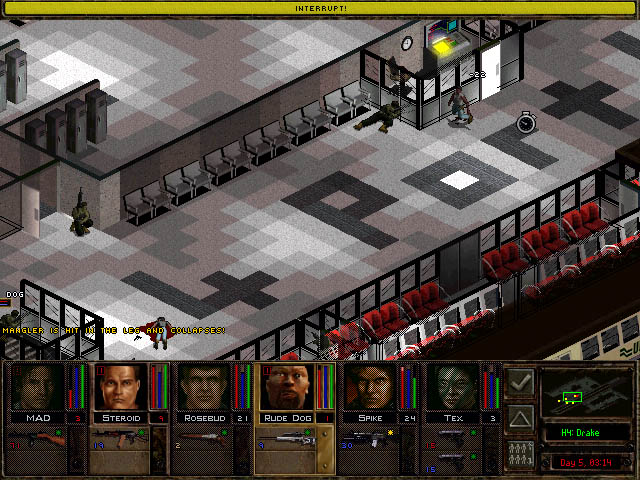Select Rude Dog's rifle weapon slot
This screenshot has width=640, height=480.
(x=286, y=438)
